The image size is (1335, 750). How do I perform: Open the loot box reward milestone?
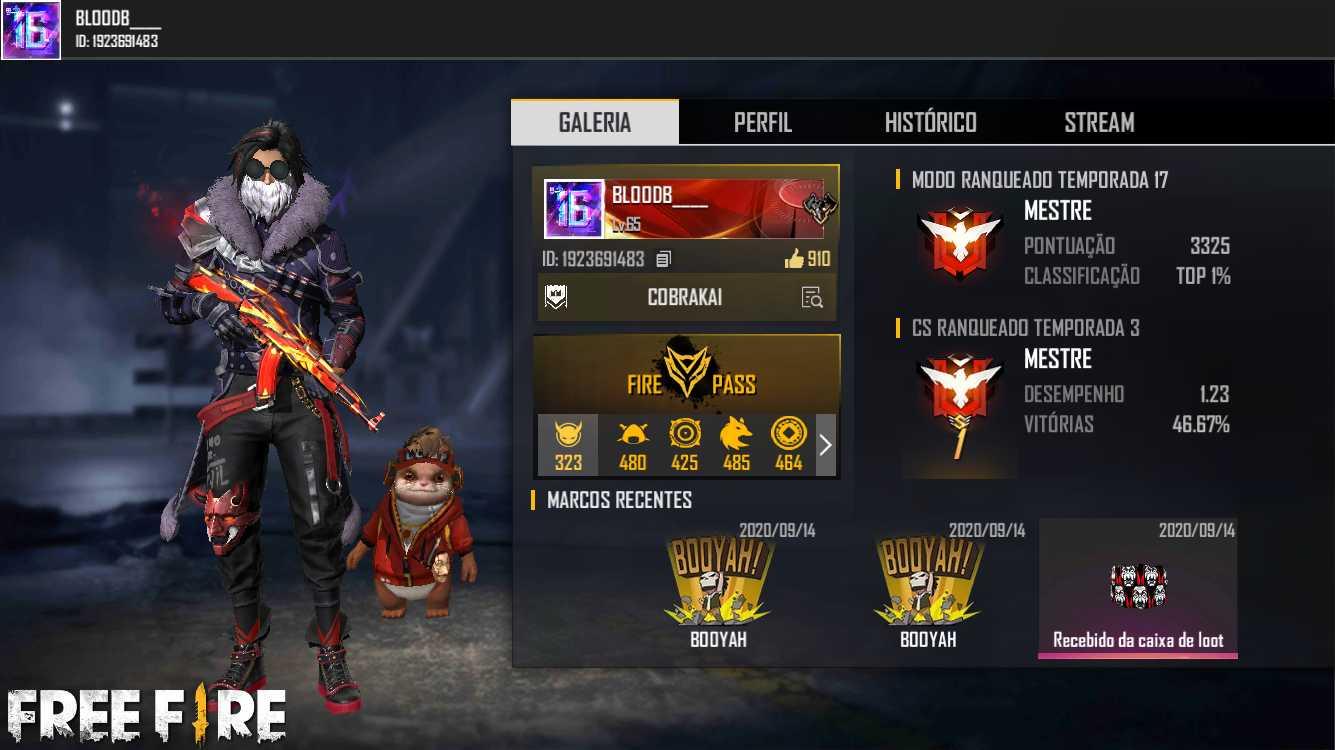tap(1138, 588)
